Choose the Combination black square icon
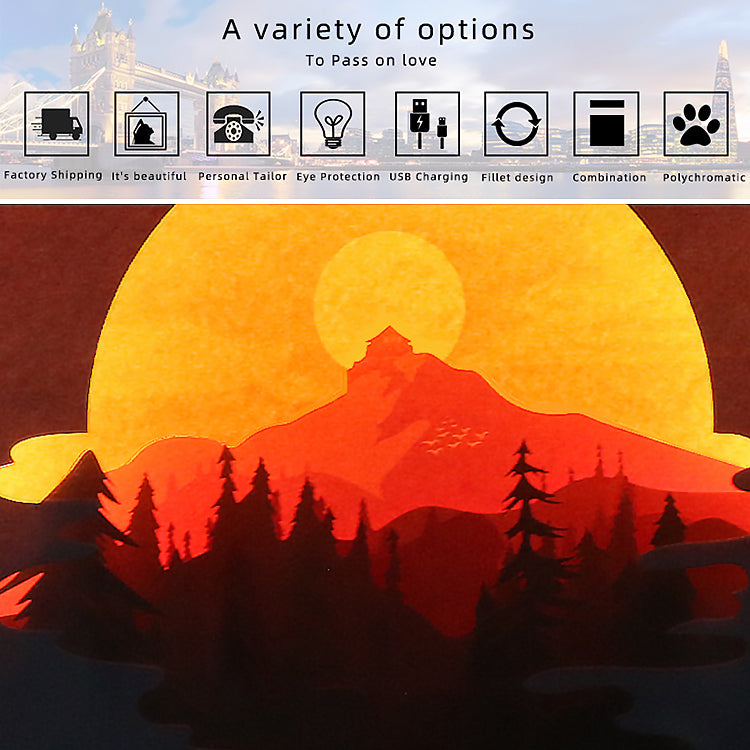750x750 pixels. point(606,124)
